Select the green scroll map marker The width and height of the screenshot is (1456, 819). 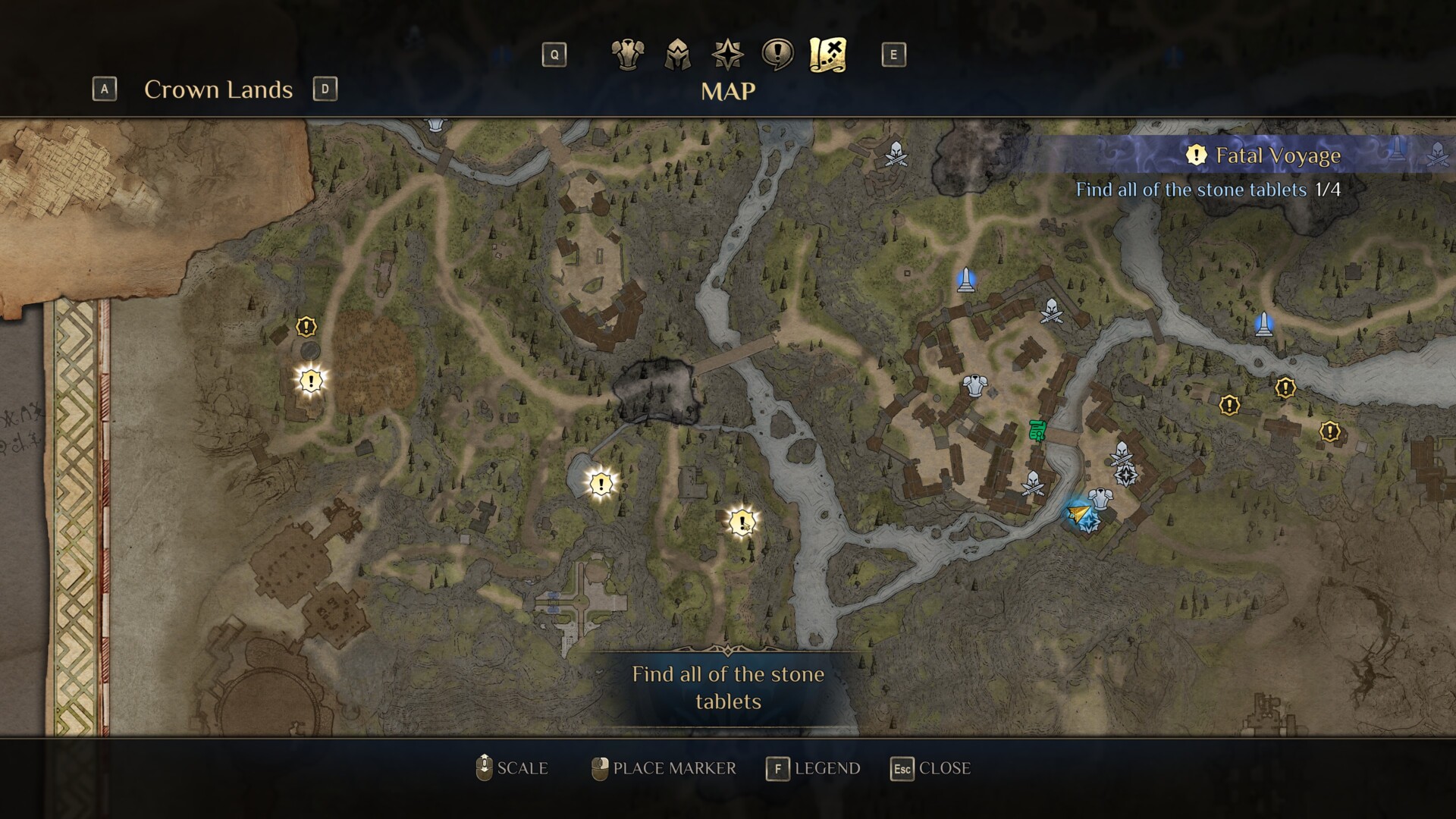tap(1037, 430)
